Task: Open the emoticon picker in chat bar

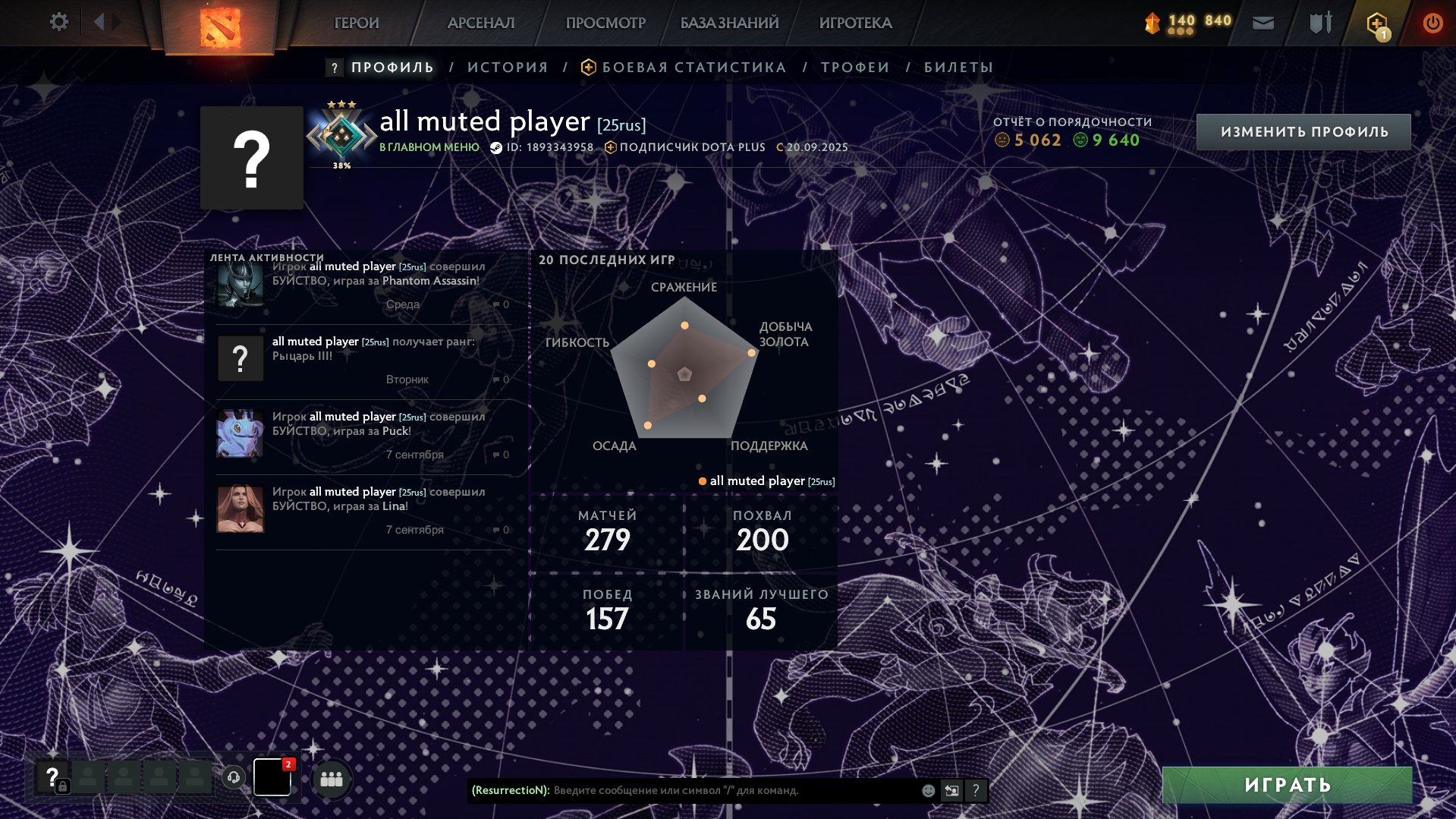Action: [927, 790]
